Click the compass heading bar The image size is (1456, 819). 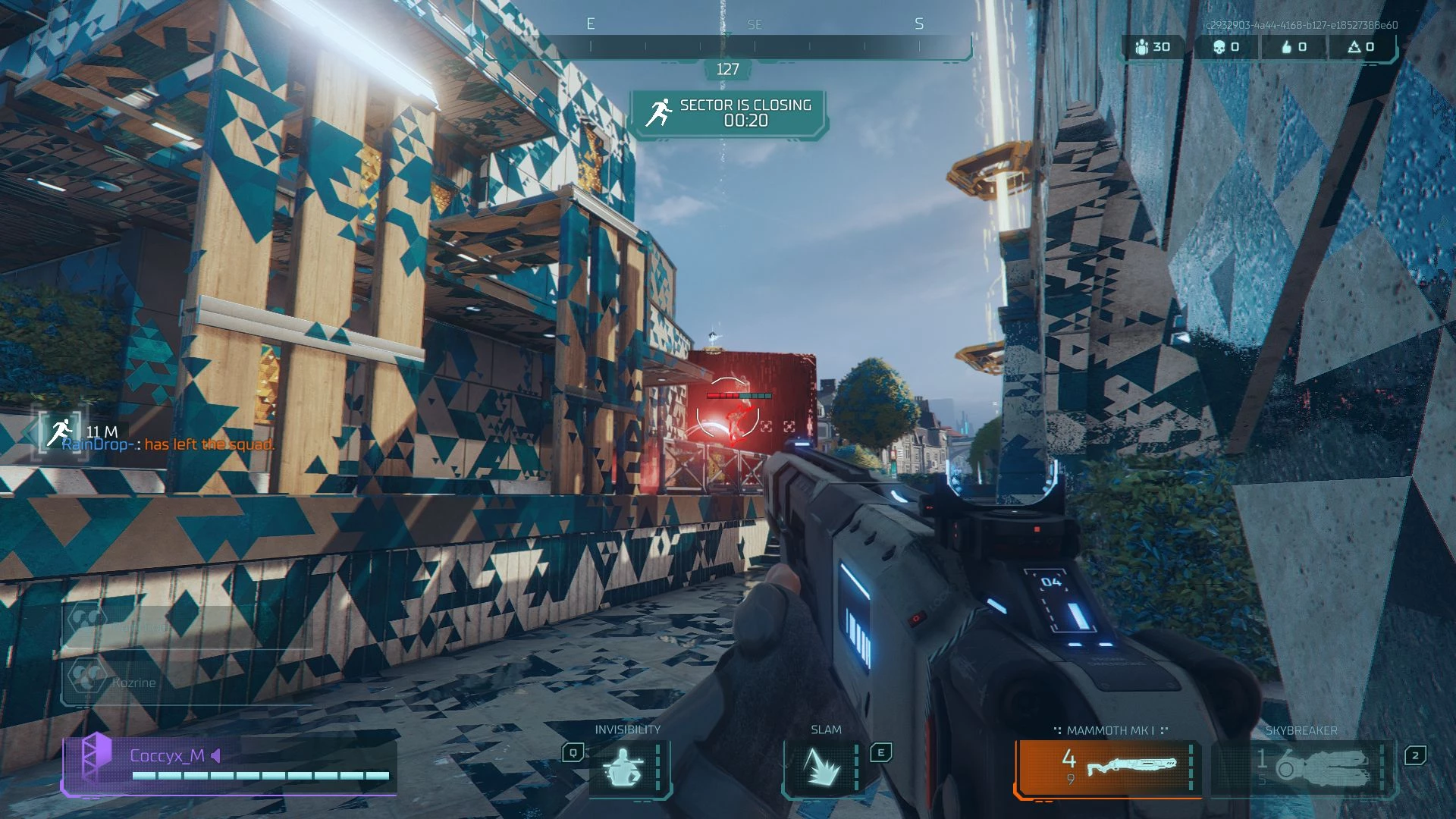(728, 46)
